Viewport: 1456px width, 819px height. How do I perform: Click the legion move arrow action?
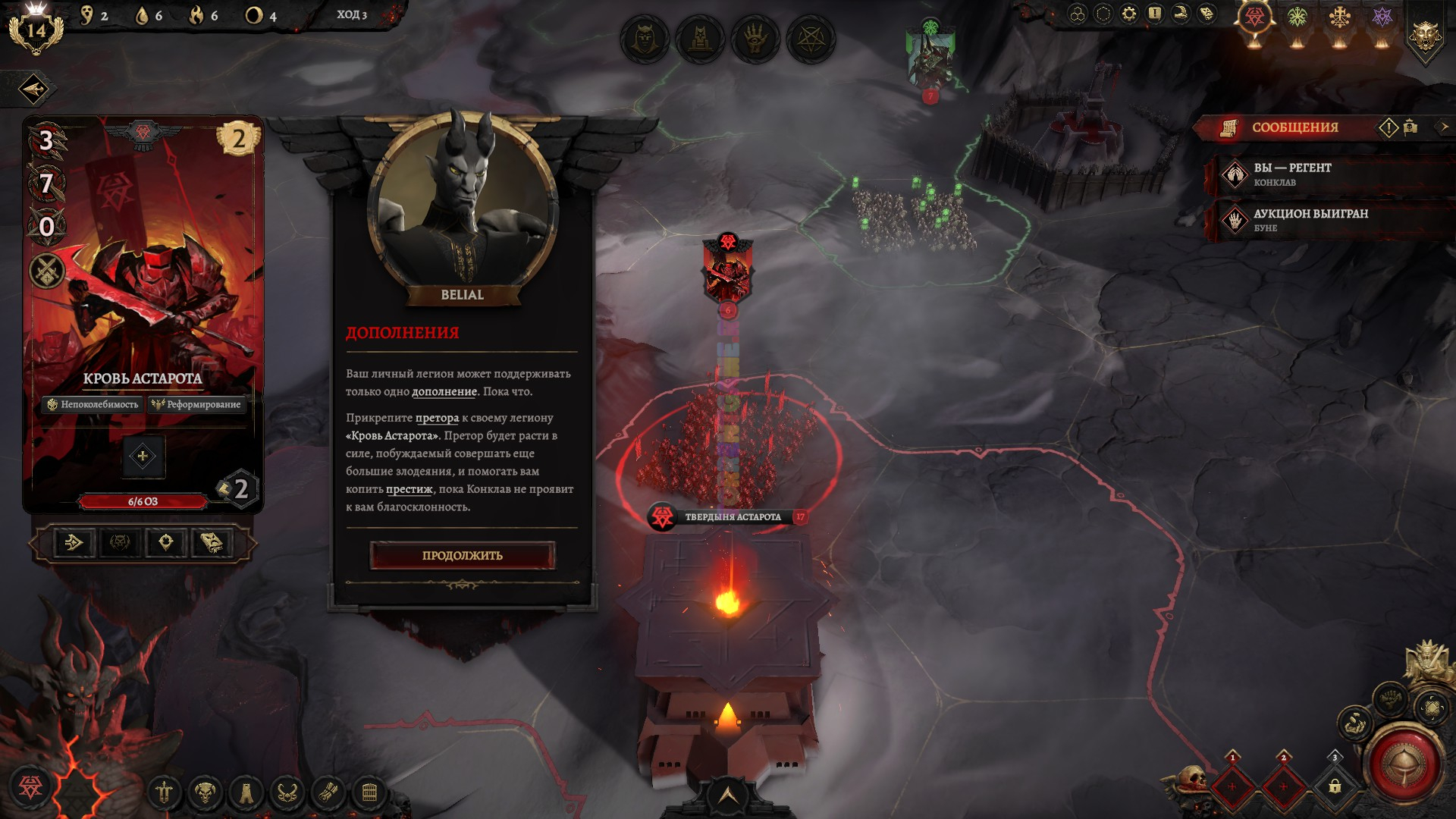click(74, 542)
